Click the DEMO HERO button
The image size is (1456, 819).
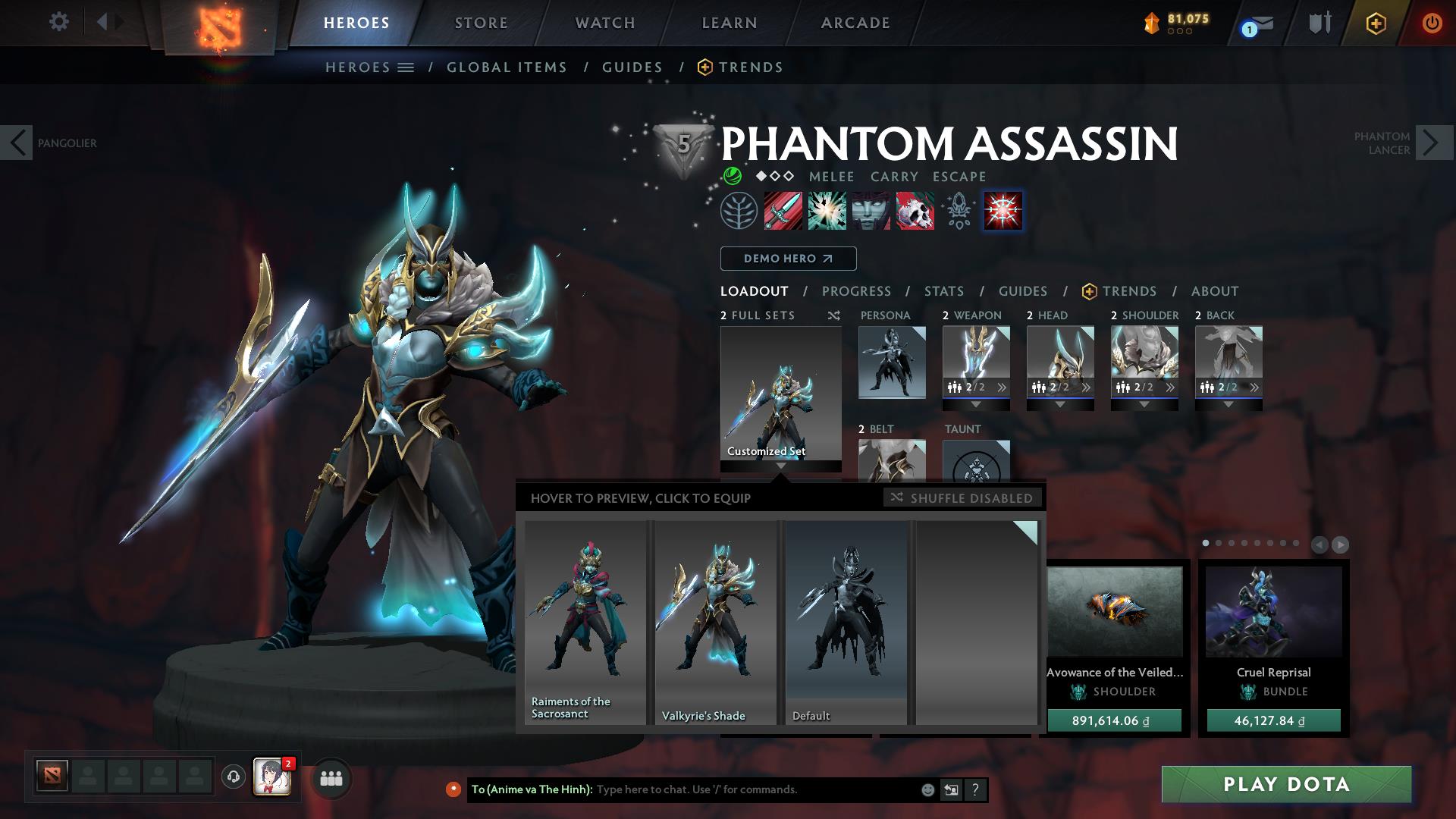tap(788, 259)
